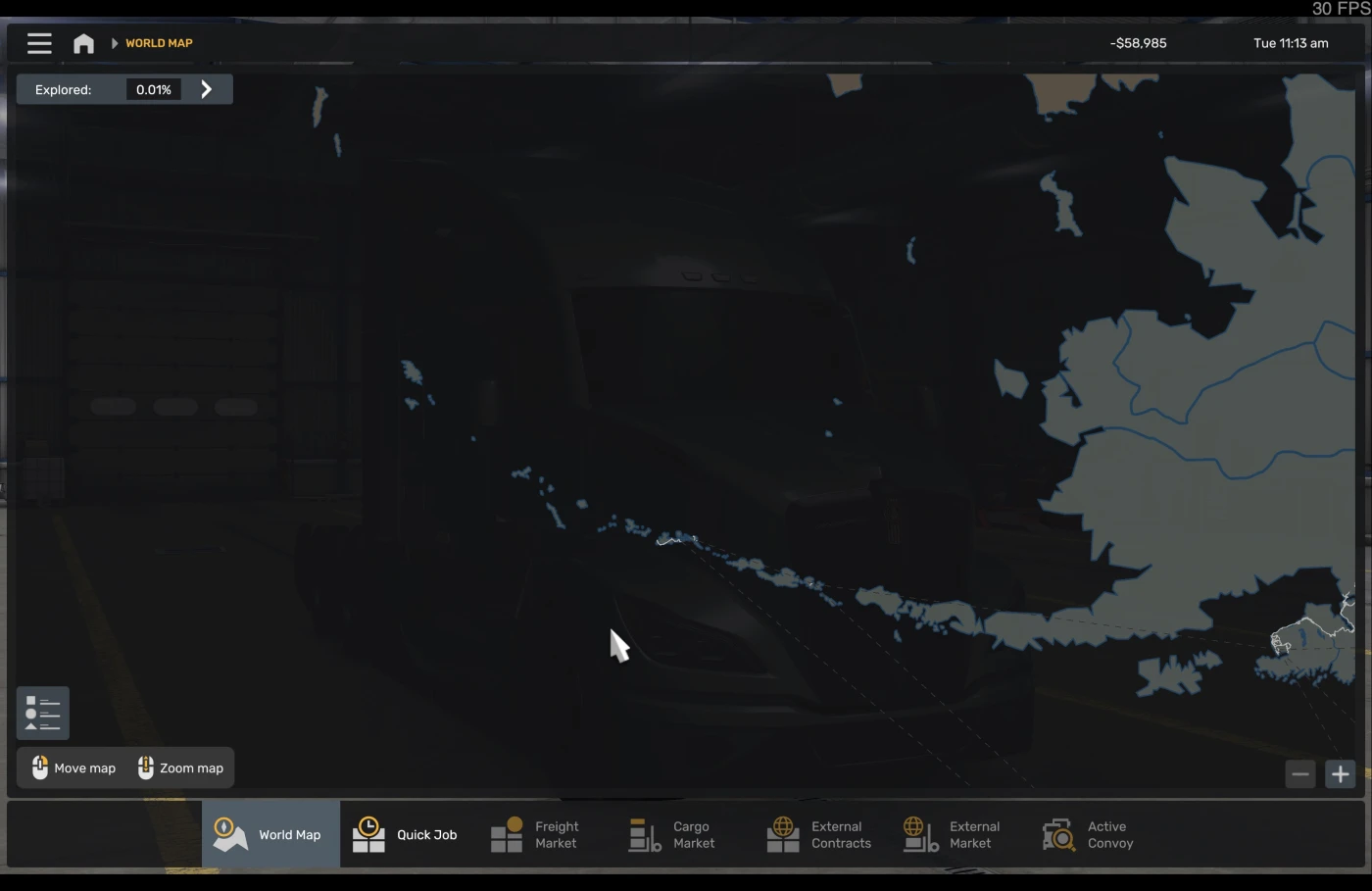Click the WORLD MAP breadcrumb label
The image size is (1372, 891).
click(x=158, y=43)
